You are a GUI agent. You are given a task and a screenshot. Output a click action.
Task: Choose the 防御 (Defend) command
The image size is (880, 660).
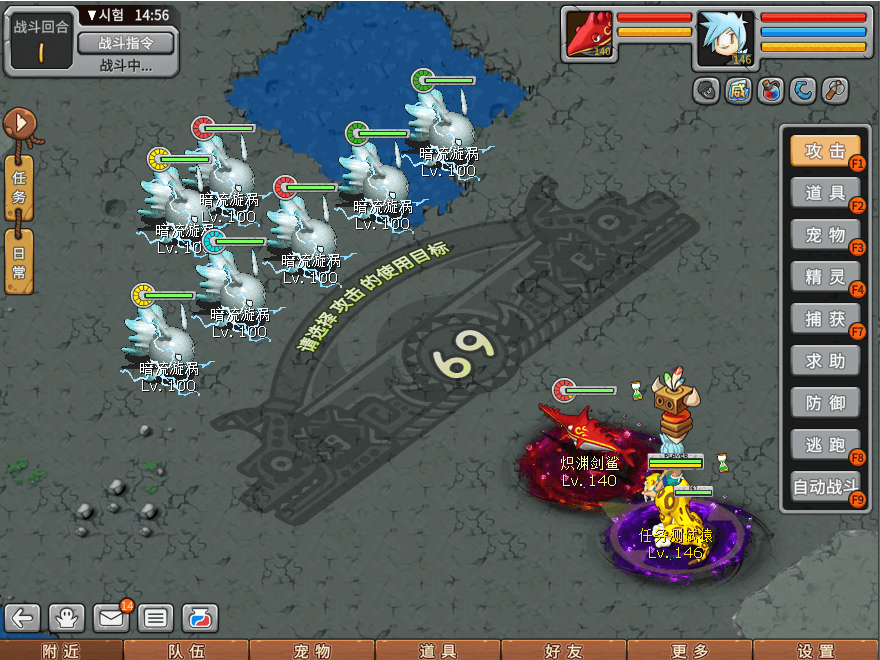tap(825, 402)
